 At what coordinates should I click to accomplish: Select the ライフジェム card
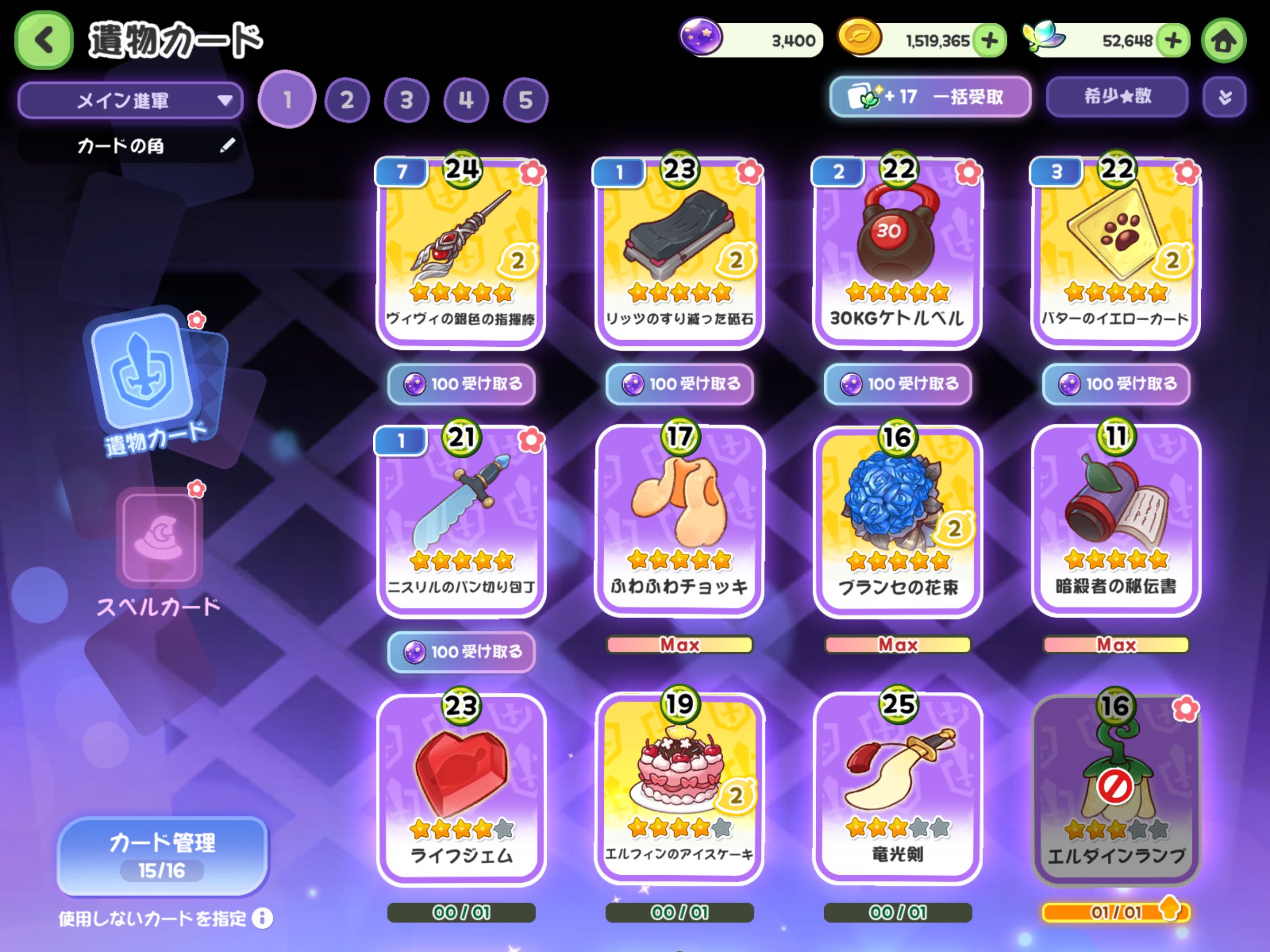coord(461,789)
